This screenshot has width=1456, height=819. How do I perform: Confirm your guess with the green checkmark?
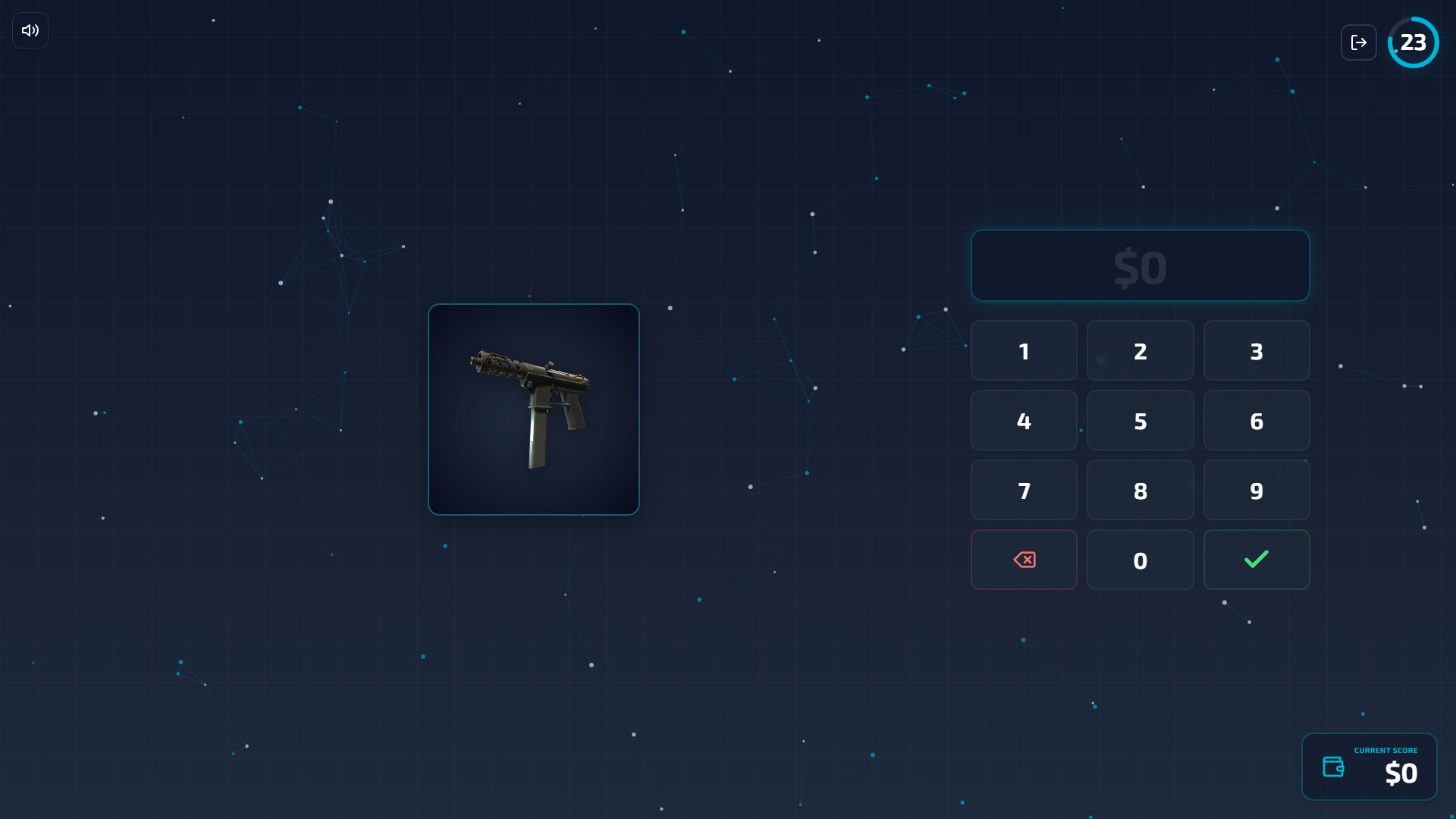pyautogui.click(x=1256, y=560)
